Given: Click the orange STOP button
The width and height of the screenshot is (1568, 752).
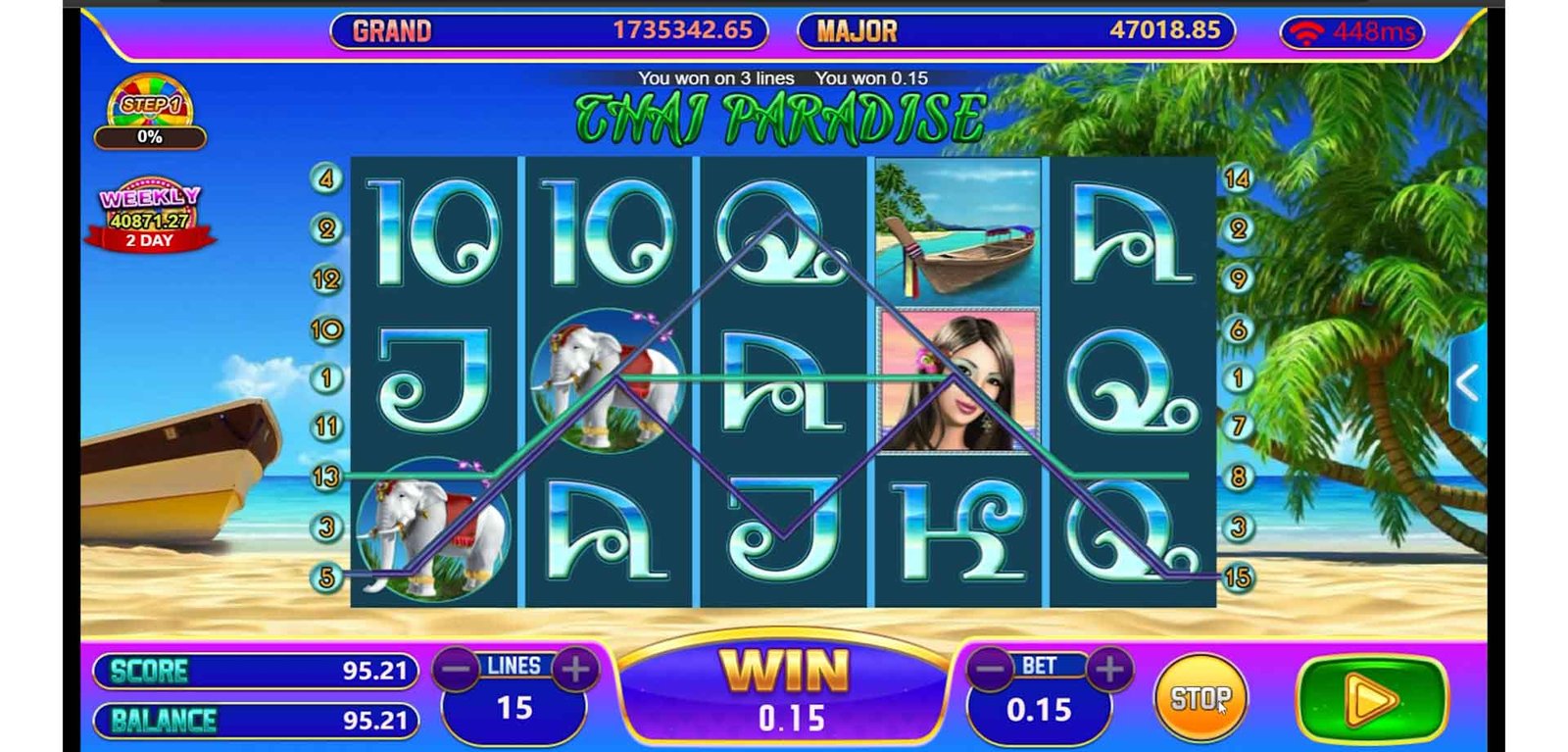Looking at the screenshot, I should click(1200, 698).
